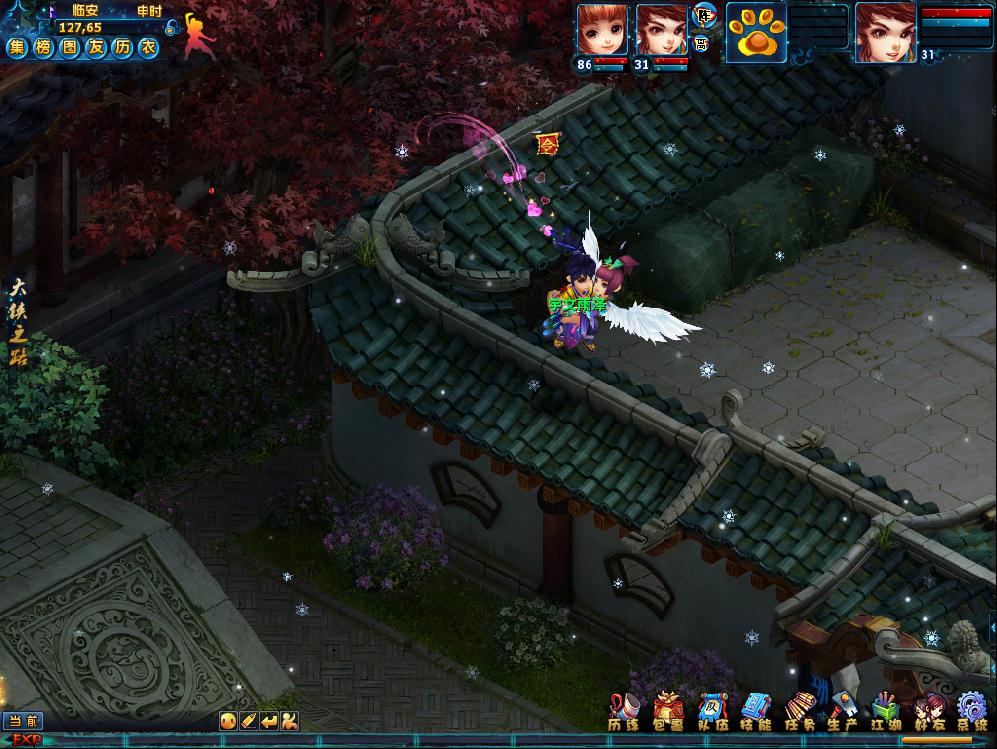Show the 榜 rankings list

[x=43, y=47]
